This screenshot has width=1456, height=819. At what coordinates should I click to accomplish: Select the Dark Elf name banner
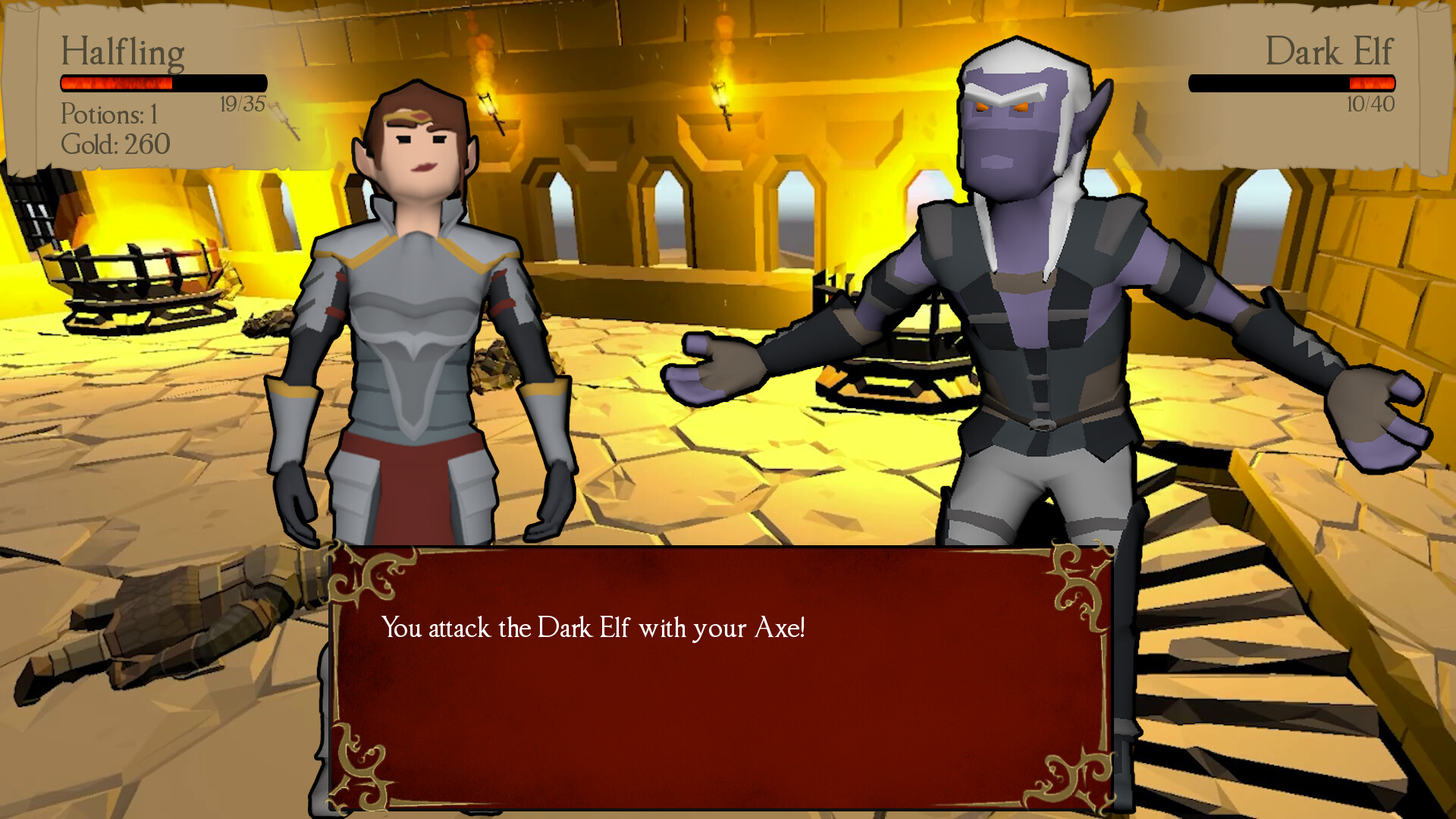[1331, 52]
